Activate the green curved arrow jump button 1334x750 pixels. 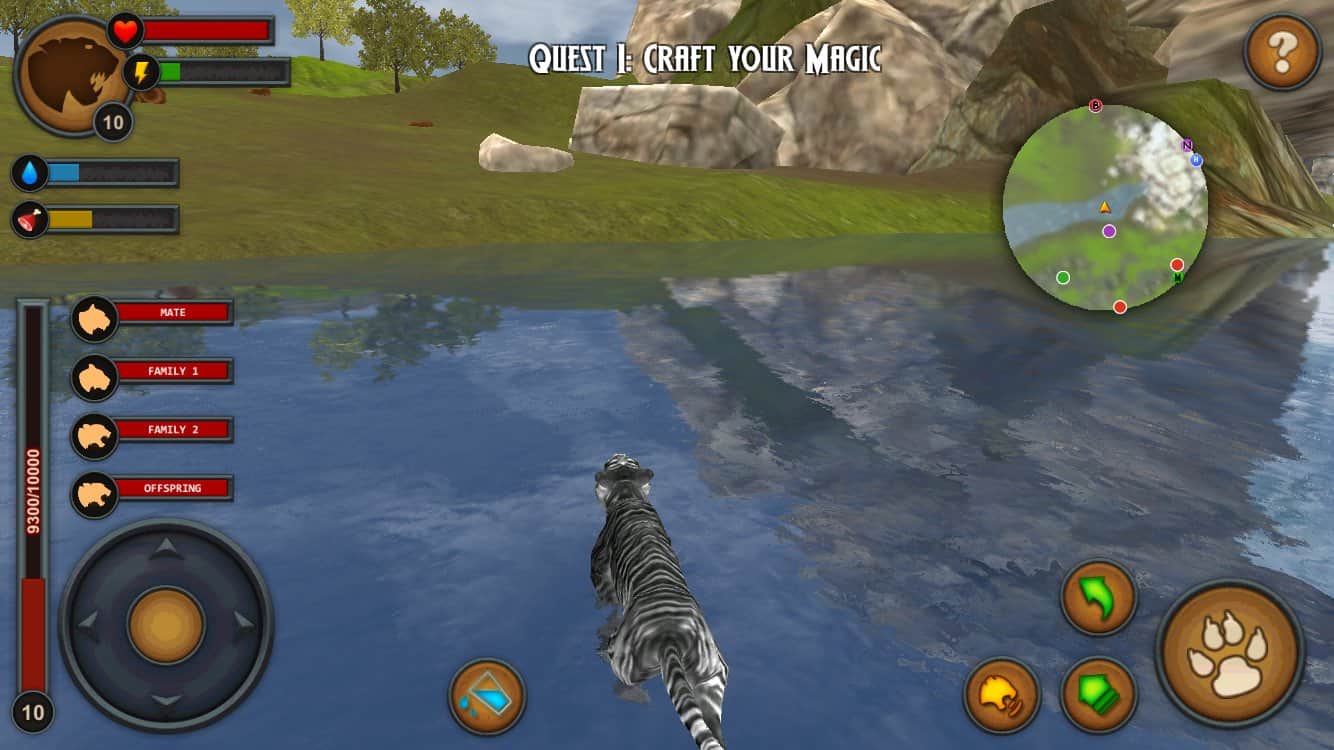[1098, 598]
